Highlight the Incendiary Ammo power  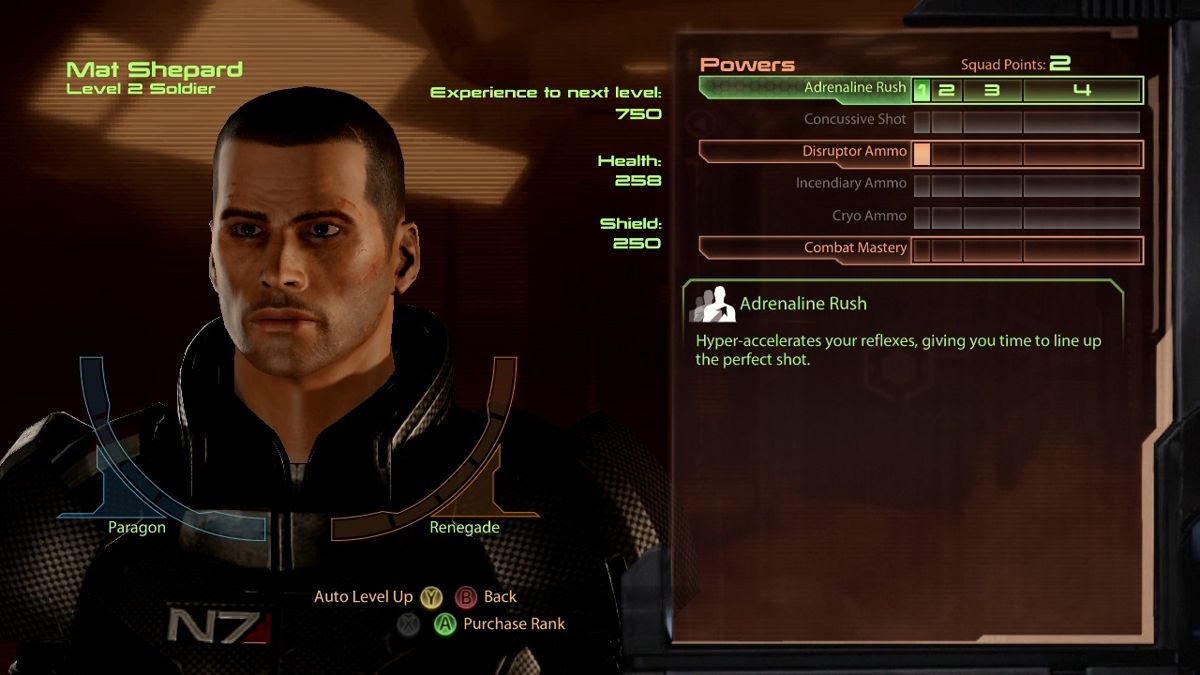coord(851,184)
